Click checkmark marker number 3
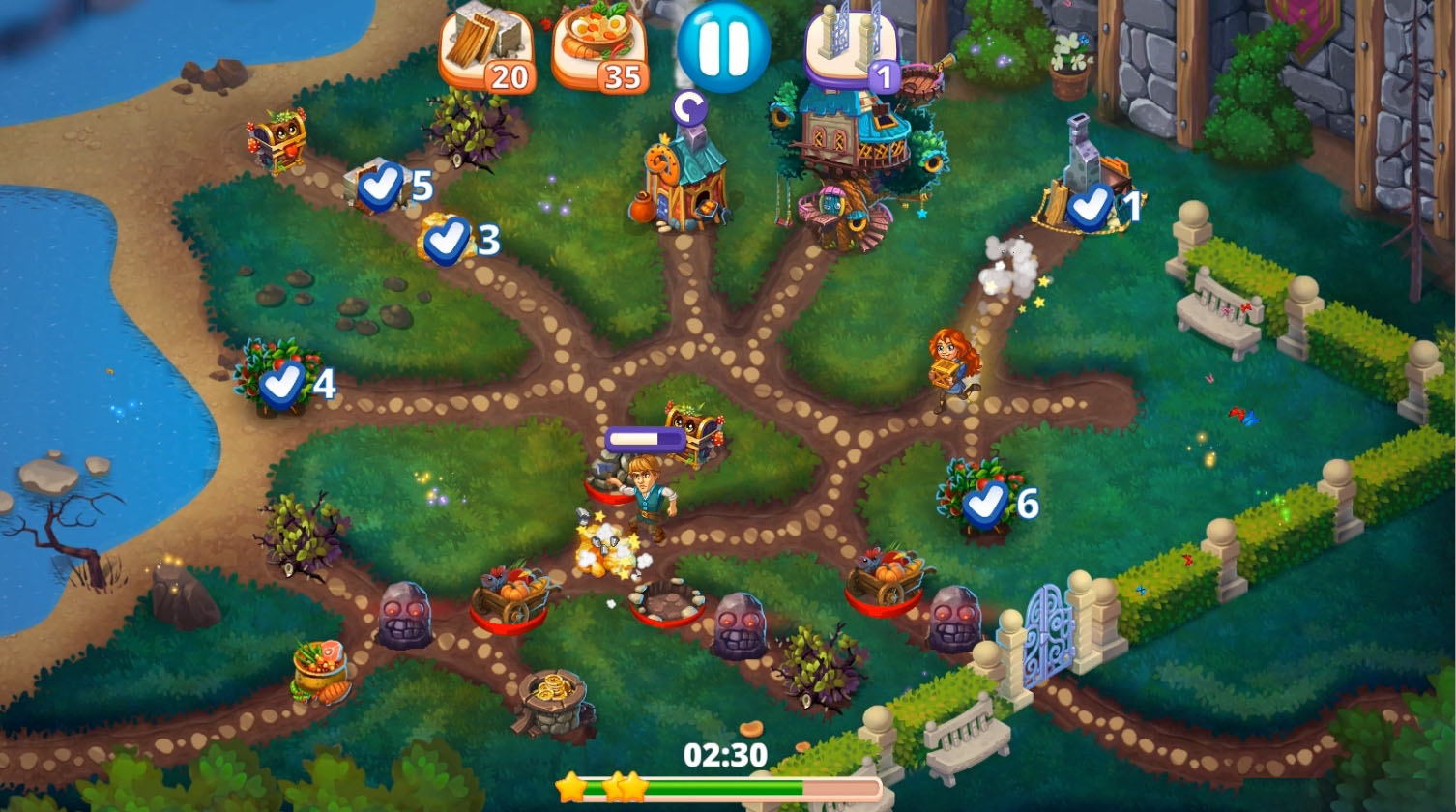Viewport: 1456px width, 812px height. (448, 240)
